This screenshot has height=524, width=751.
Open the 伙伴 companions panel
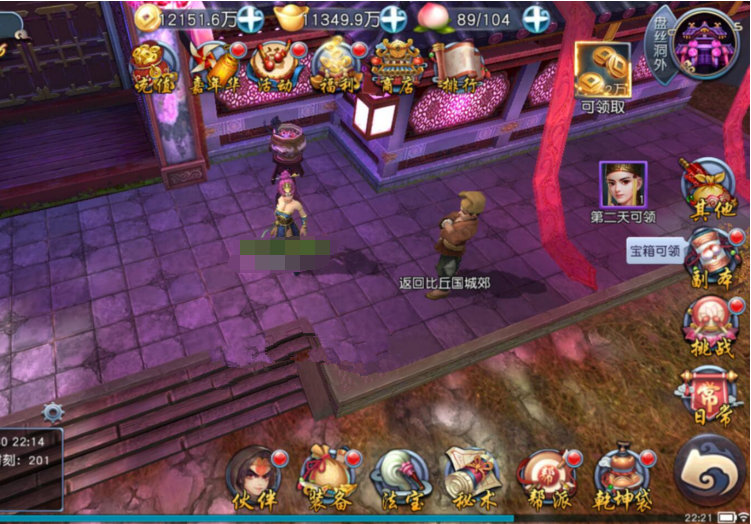click(252, 477)
